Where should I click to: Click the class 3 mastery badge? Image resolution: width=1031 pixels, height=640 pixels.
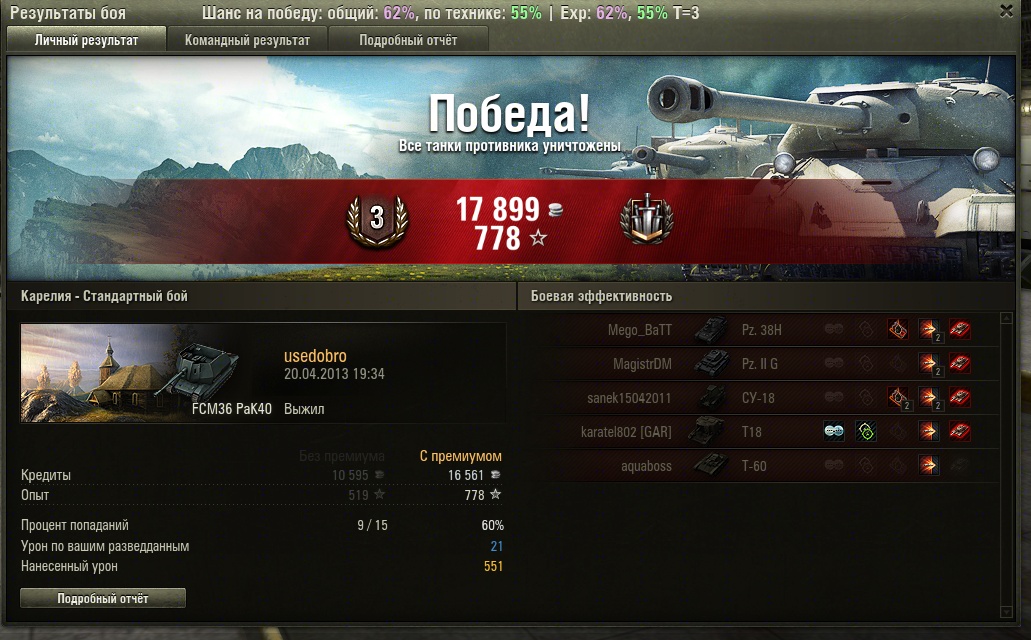(x=377, y=219)
